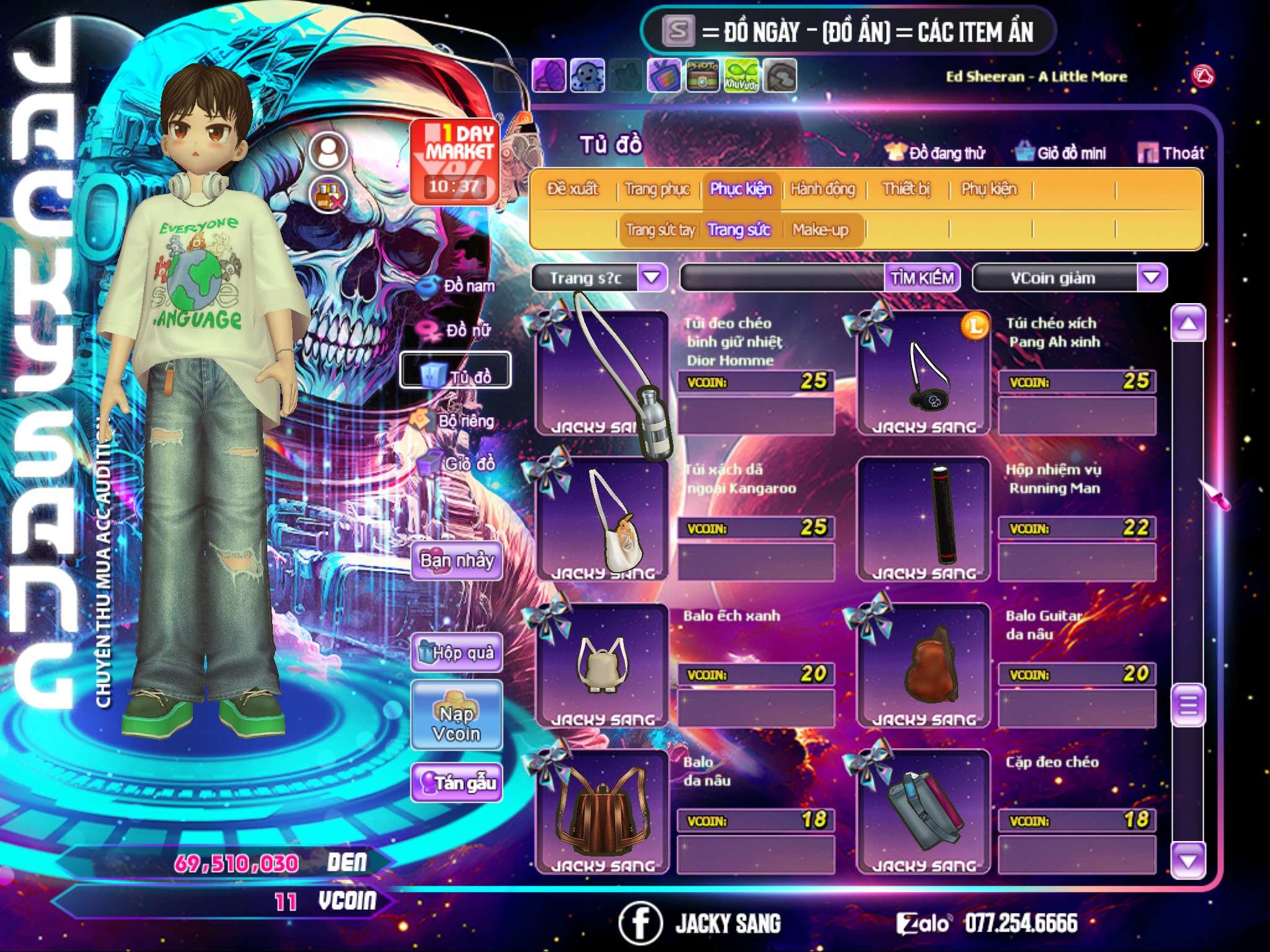Open the 1 Day Market banner
Image resolution: width=1270 pixels, height=952 pixels.
pos(455,161)
